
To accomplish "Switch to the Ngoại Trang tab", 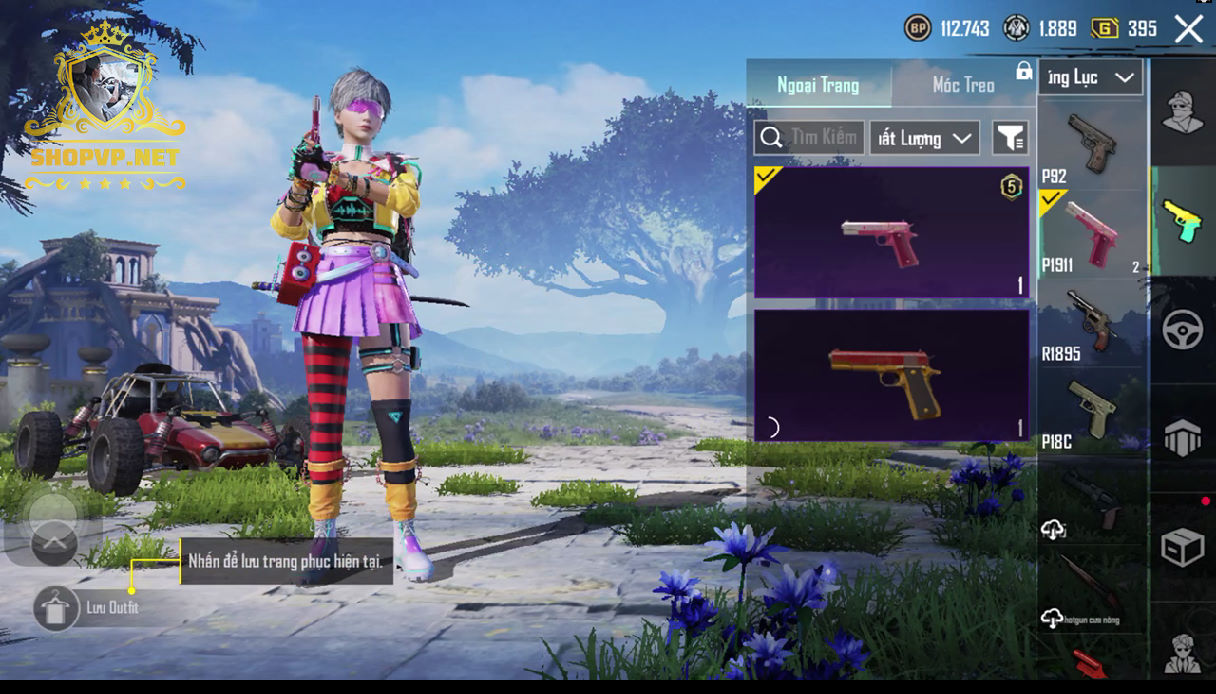I will (x=818, y=85).
